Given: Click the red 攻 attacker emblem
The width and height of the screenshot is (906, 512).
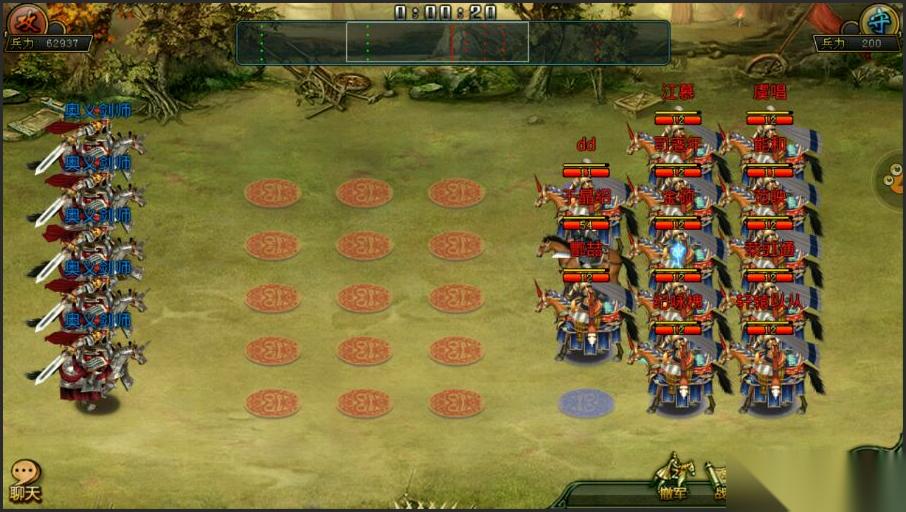Looking at the screenshot, I should click(x=27, y=20).
